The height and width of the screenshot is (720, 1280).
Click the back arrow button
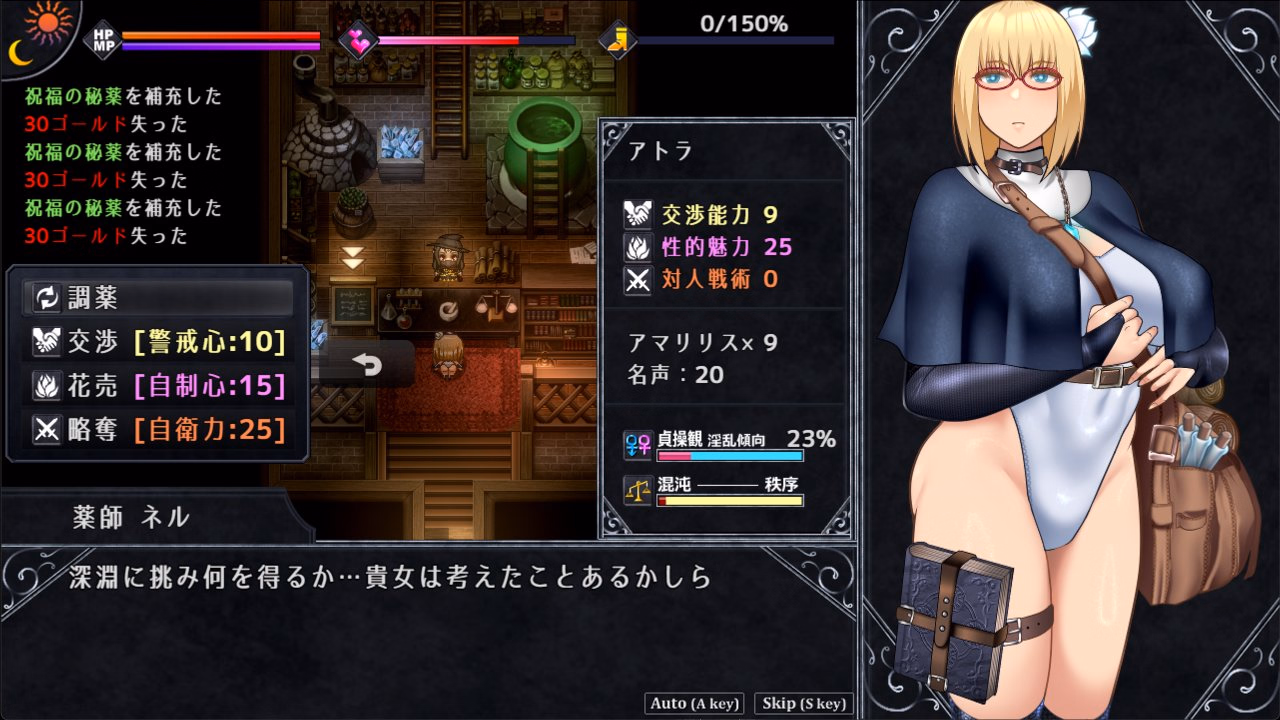(367, 366)
